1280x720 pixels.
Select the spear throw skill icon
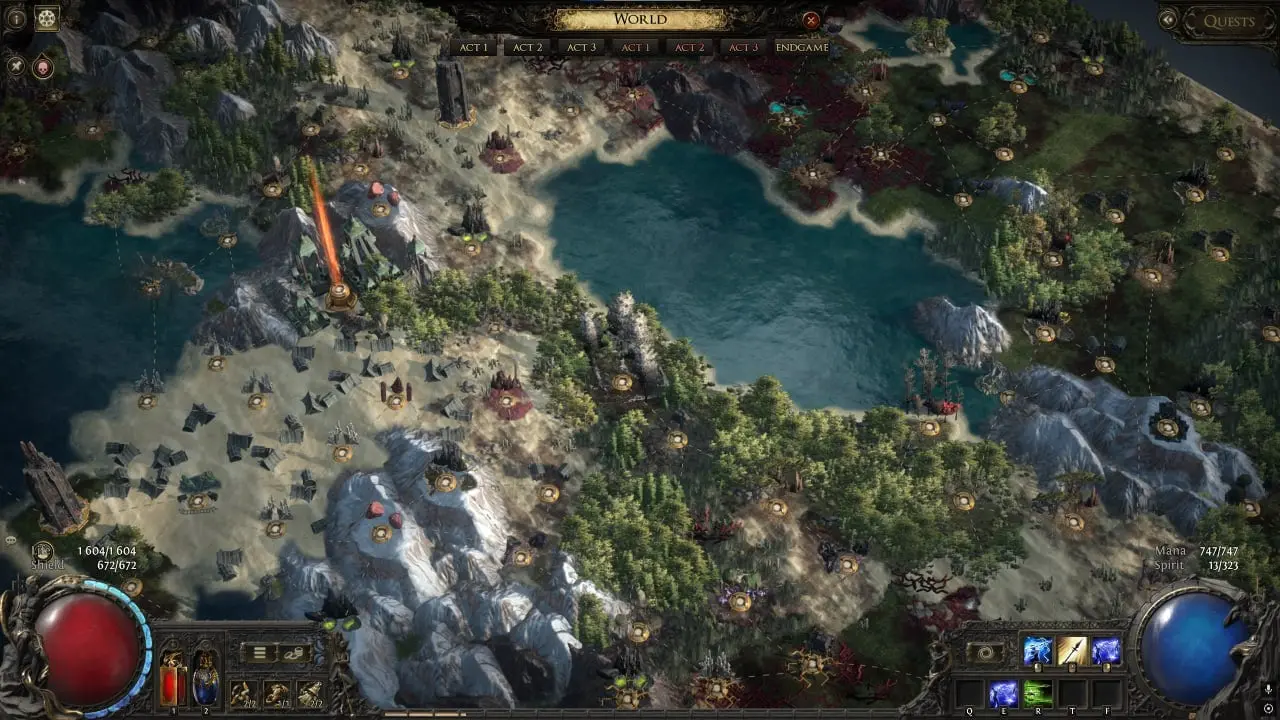click(1071, 649)
